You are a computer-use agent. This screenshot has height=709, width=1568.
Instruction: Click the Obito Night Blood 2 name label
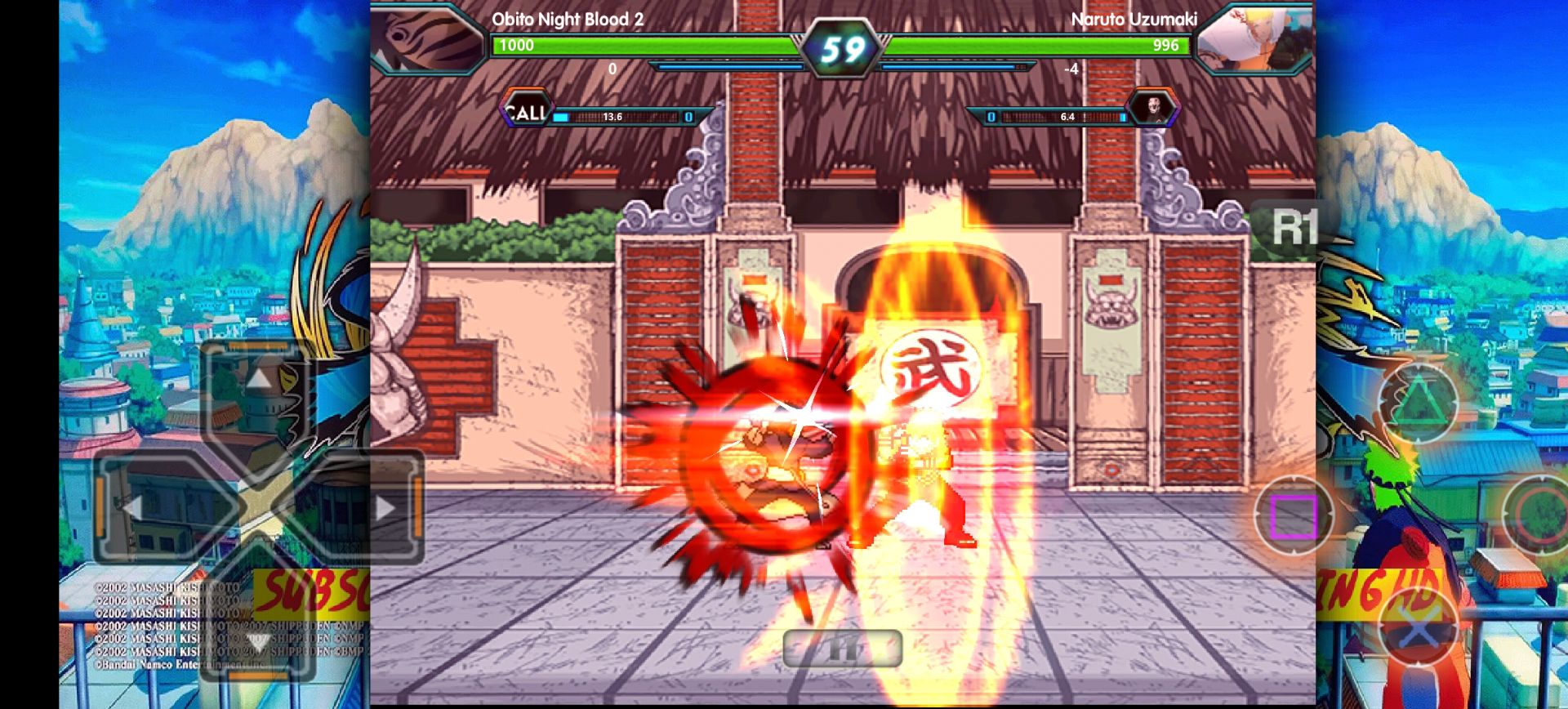[x=565, y=18]
